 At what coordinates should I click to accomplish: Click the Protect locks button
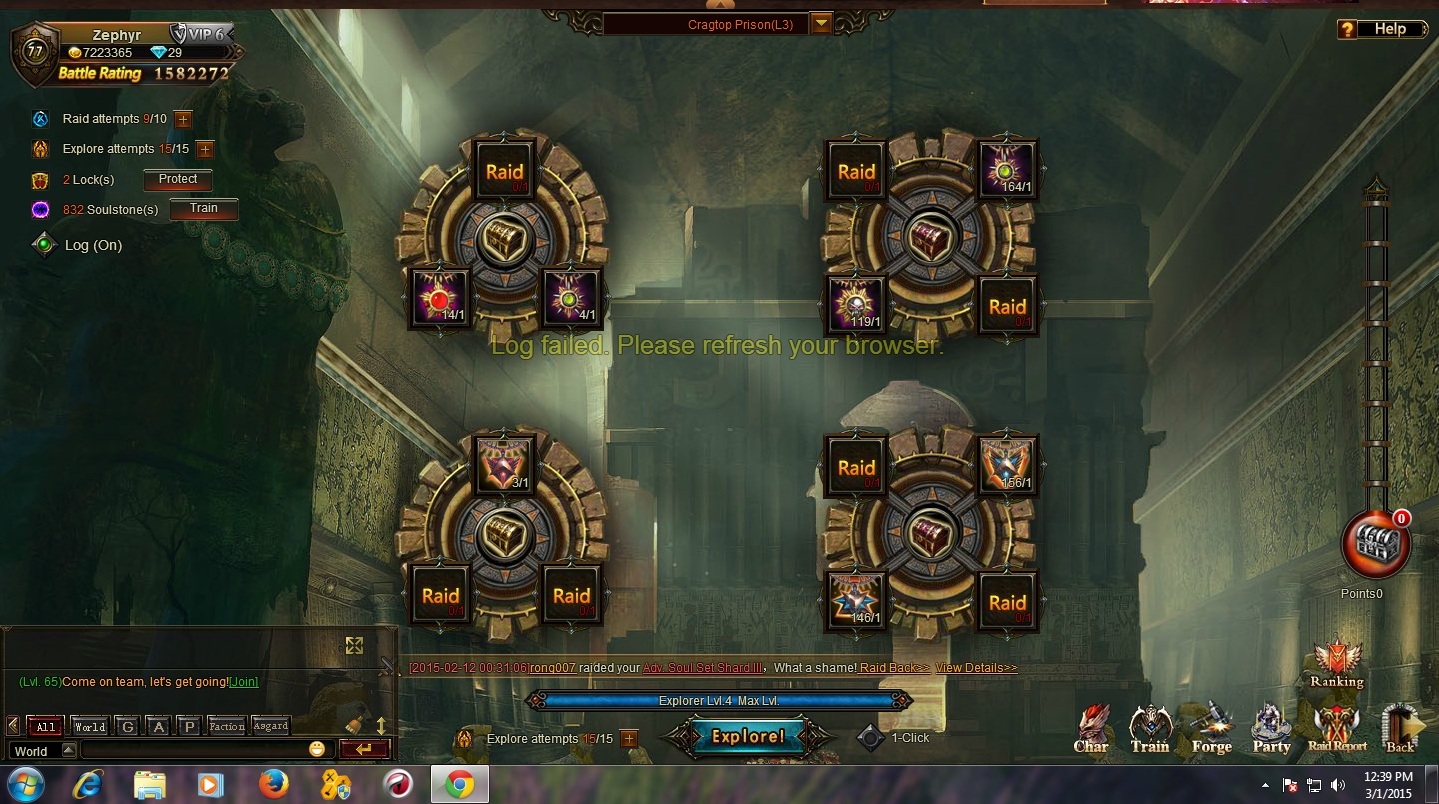pyautogui.click(x=178, y=180)
